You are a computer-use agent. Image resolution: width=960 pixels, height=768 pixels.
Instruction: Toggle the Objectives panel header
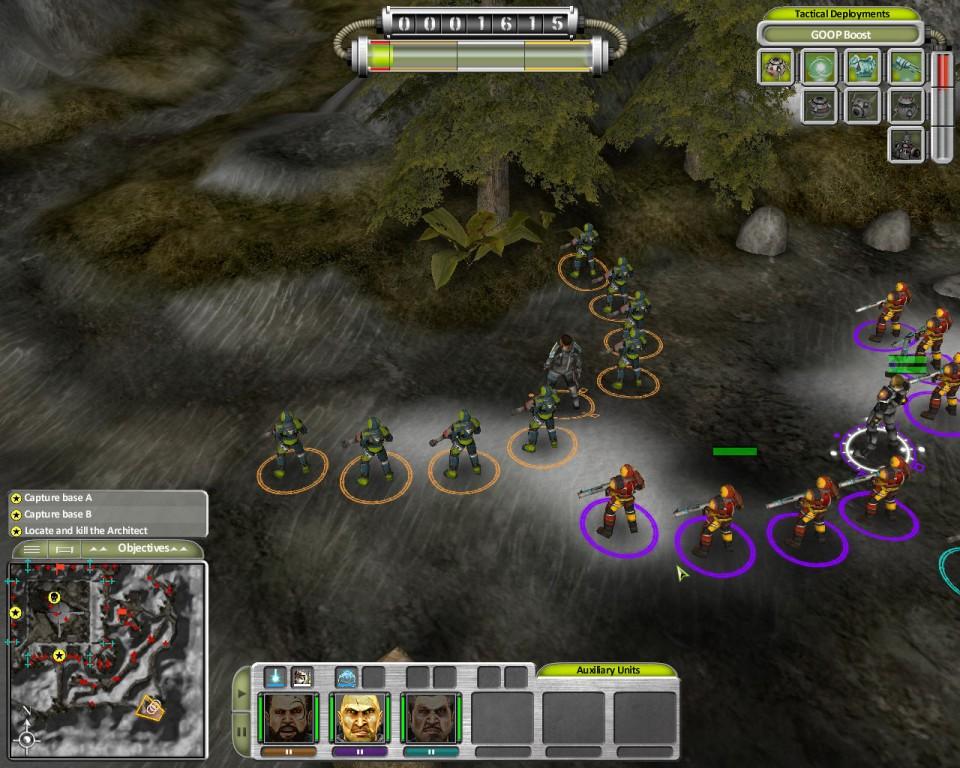pos(143,548)
